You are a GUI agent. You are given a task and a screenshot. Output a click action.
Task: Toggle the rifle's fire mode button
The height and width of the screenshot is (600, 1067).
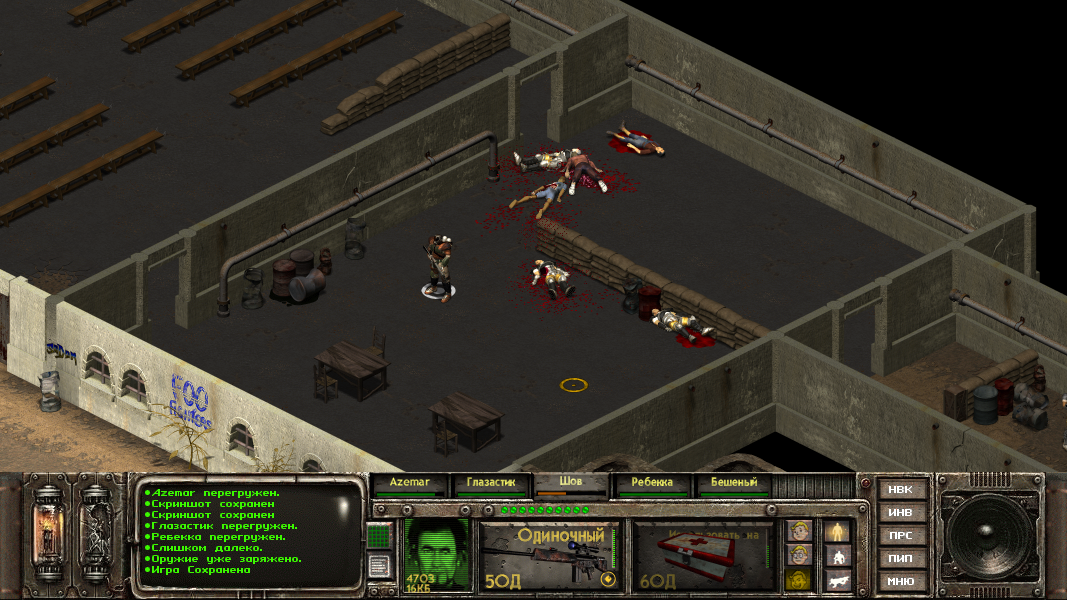(606, 579)
